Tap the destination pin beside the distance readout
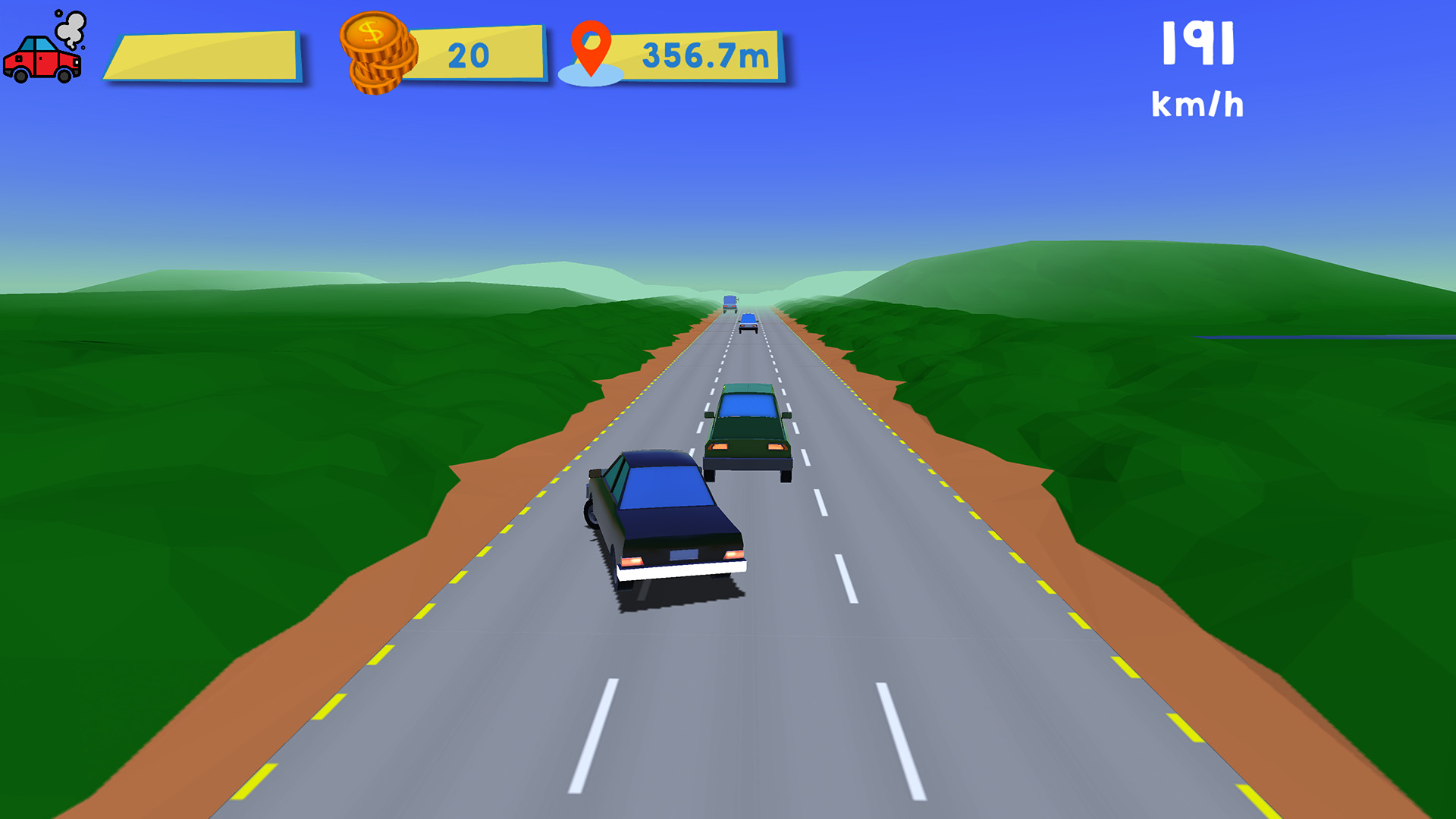 point(592,45)
